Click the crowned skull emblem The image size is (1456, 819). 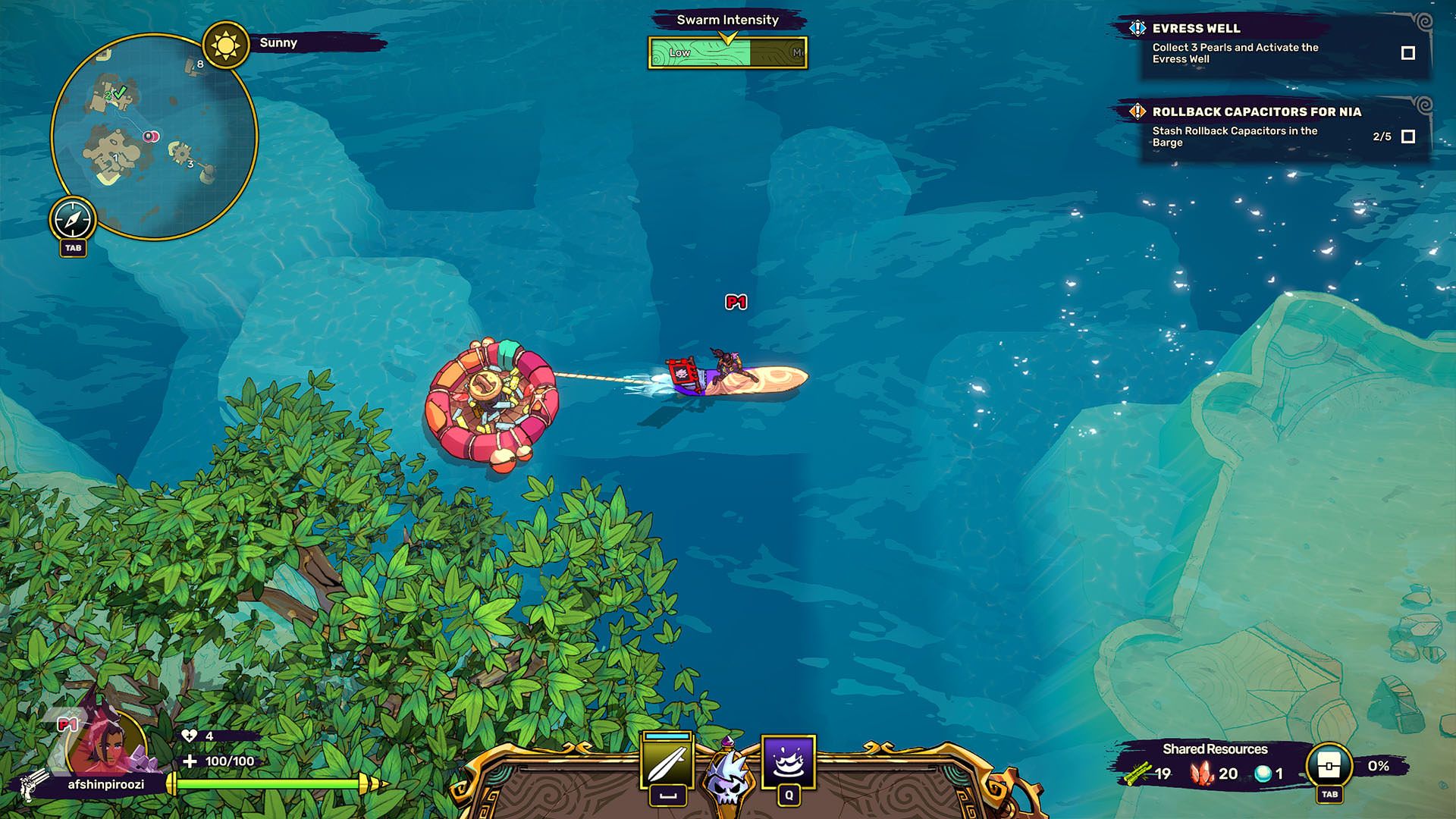pos(727,777)
